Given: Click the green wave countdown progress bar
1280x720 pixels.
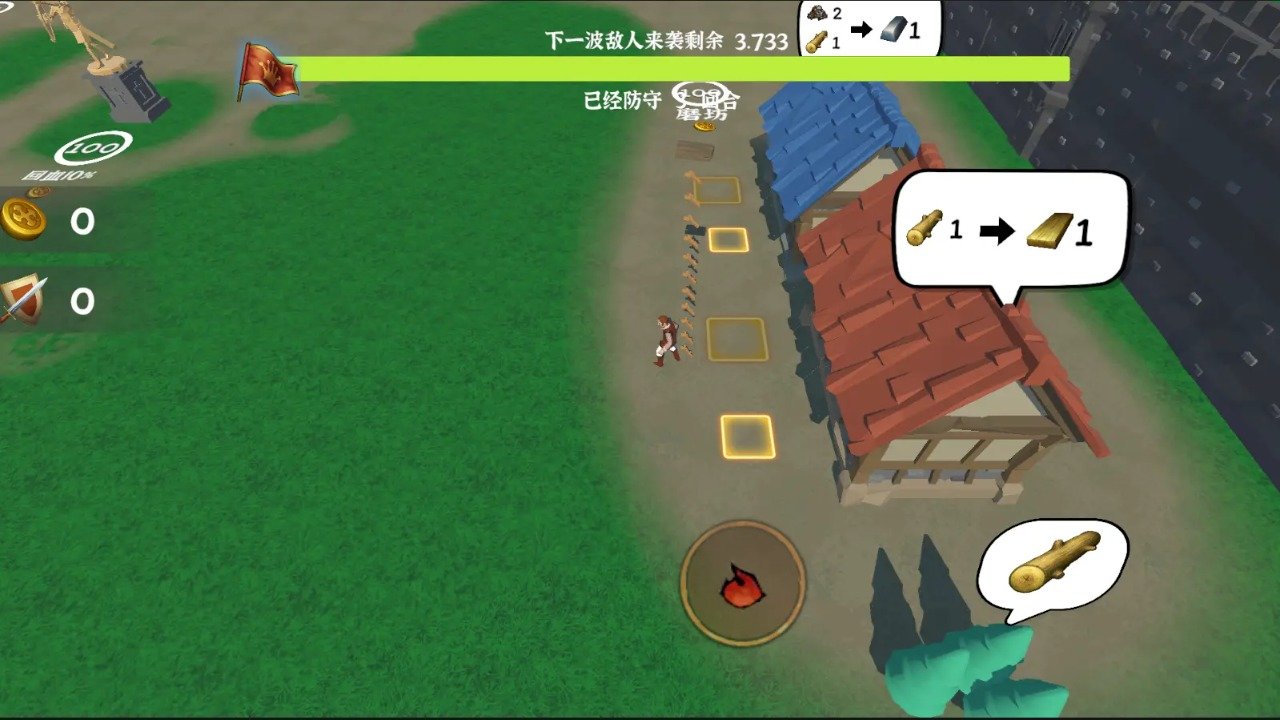Looking at the screenshot, I should point(683,67).
